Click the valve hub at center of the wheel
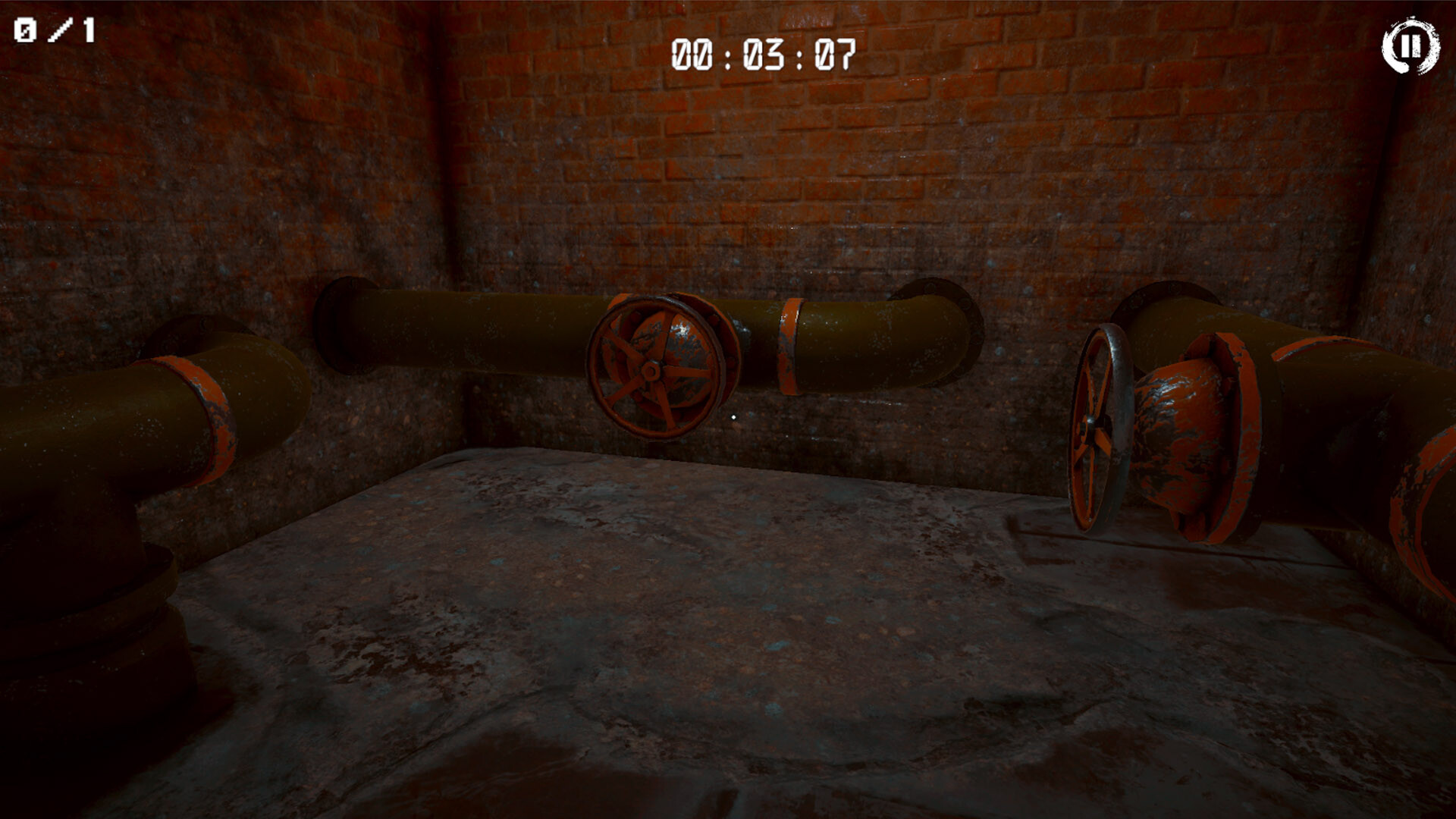This screenshot has height=819, width=1456. coord(652,372)
